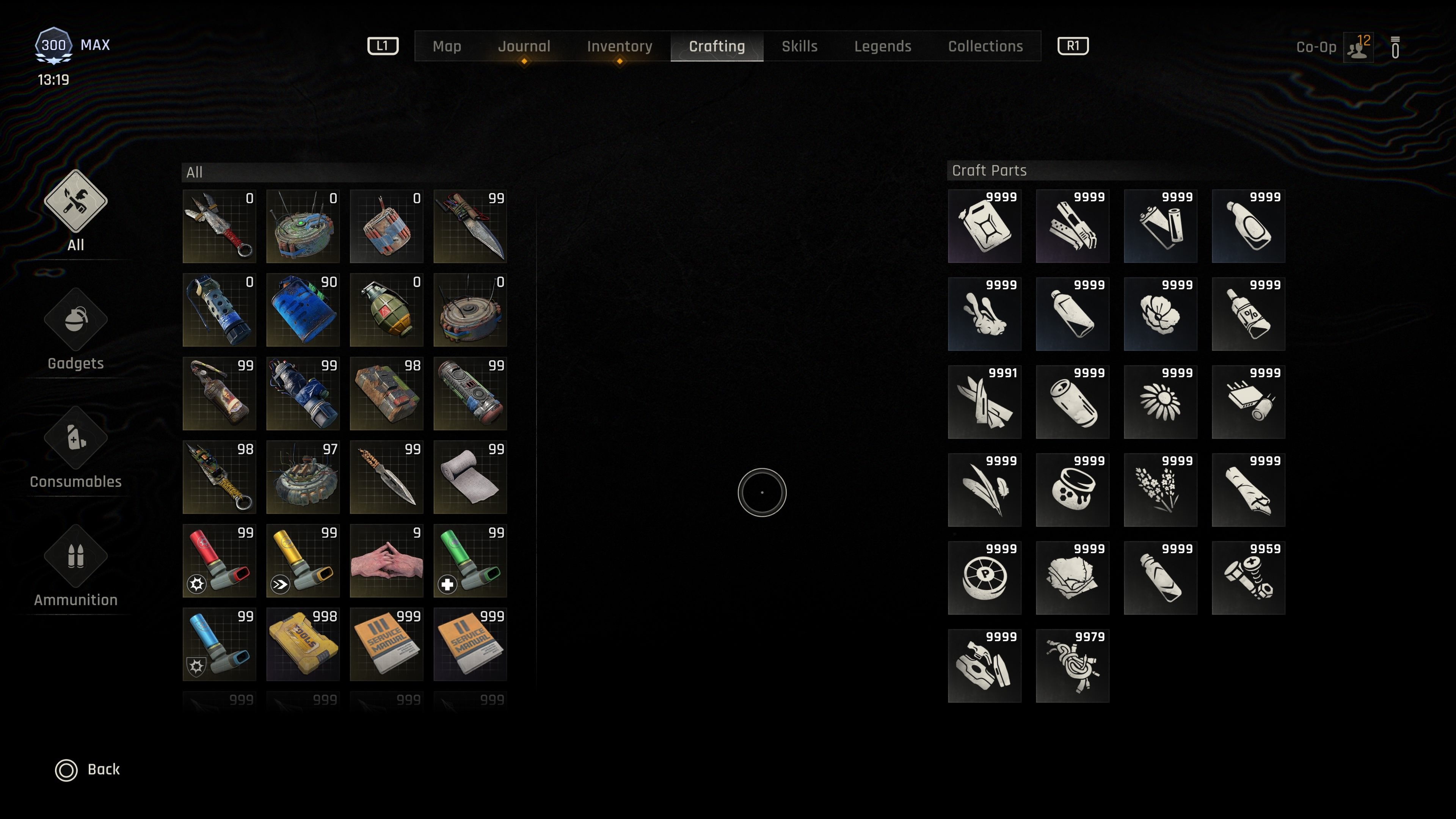Choose the clasped hands item

point(387,561)
